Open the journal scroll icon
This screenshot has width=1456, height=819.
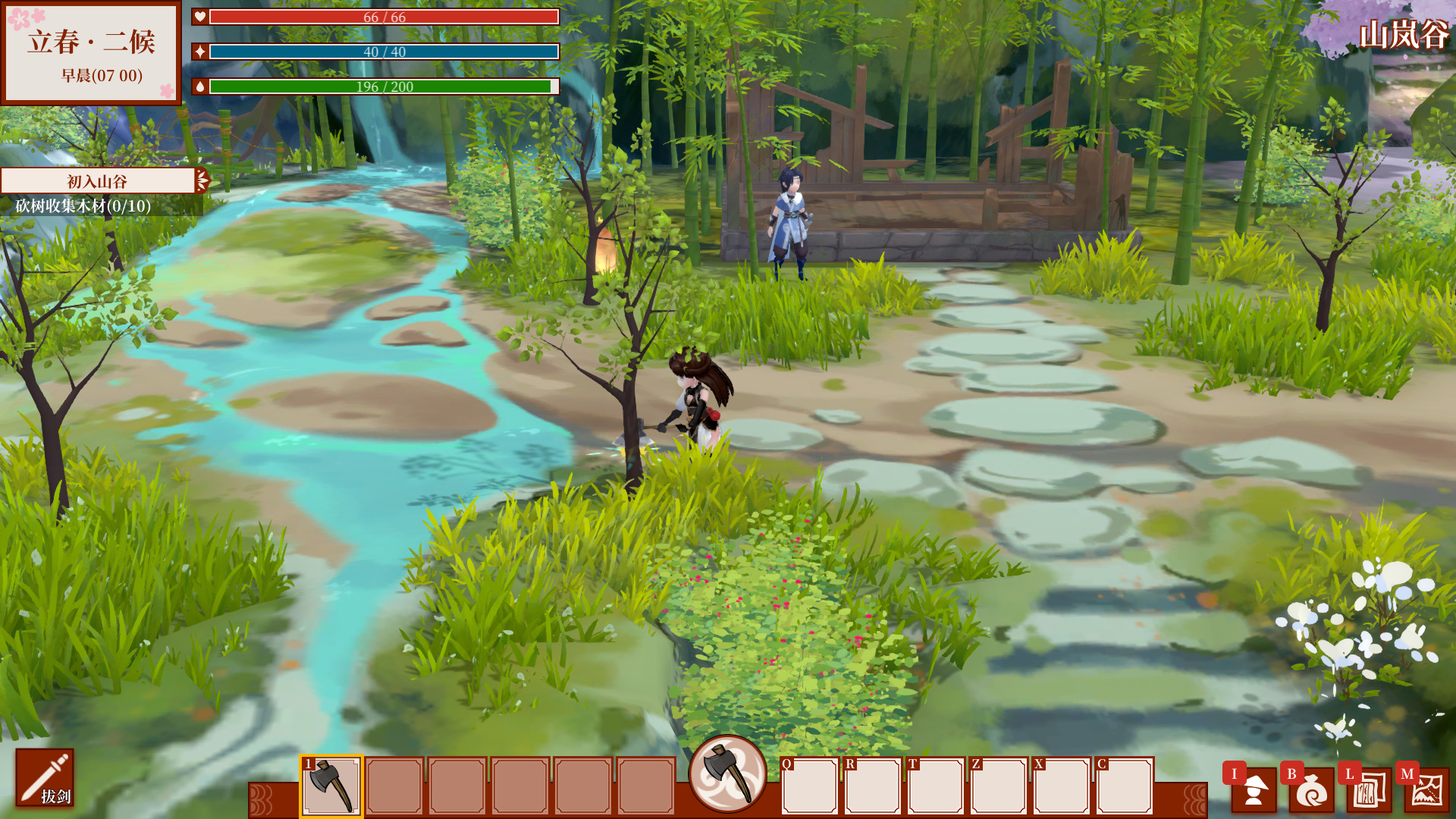click(1369, 790)
